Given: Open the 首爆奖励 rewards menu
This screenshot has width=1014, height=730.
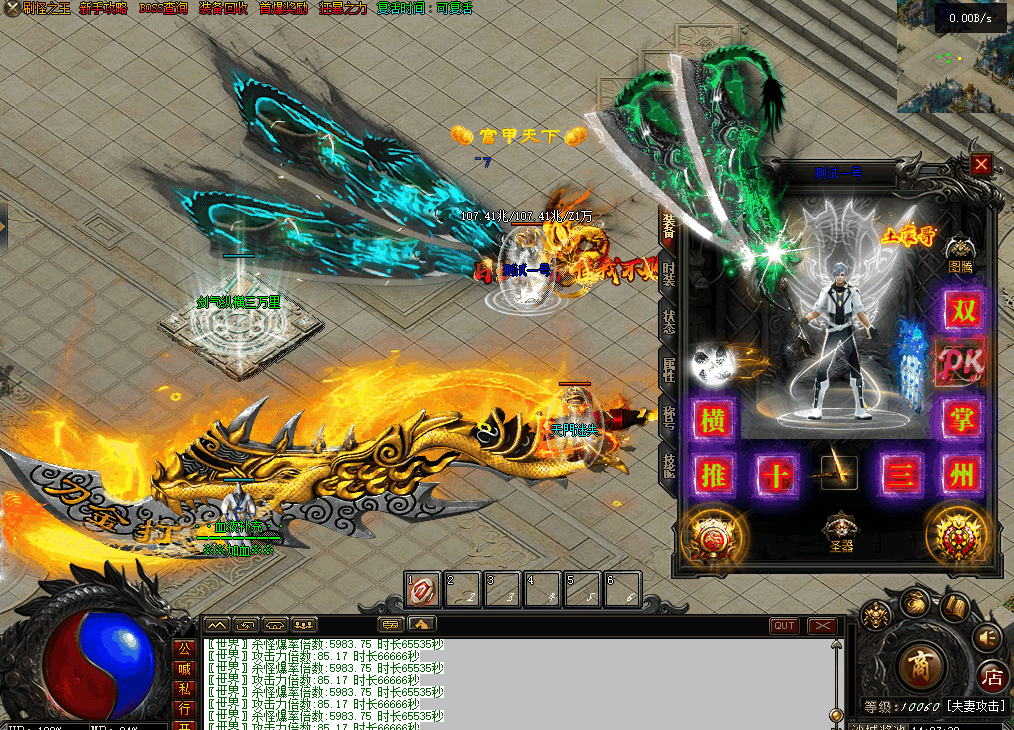Looking at the screenshot, I should coord(284,8).
